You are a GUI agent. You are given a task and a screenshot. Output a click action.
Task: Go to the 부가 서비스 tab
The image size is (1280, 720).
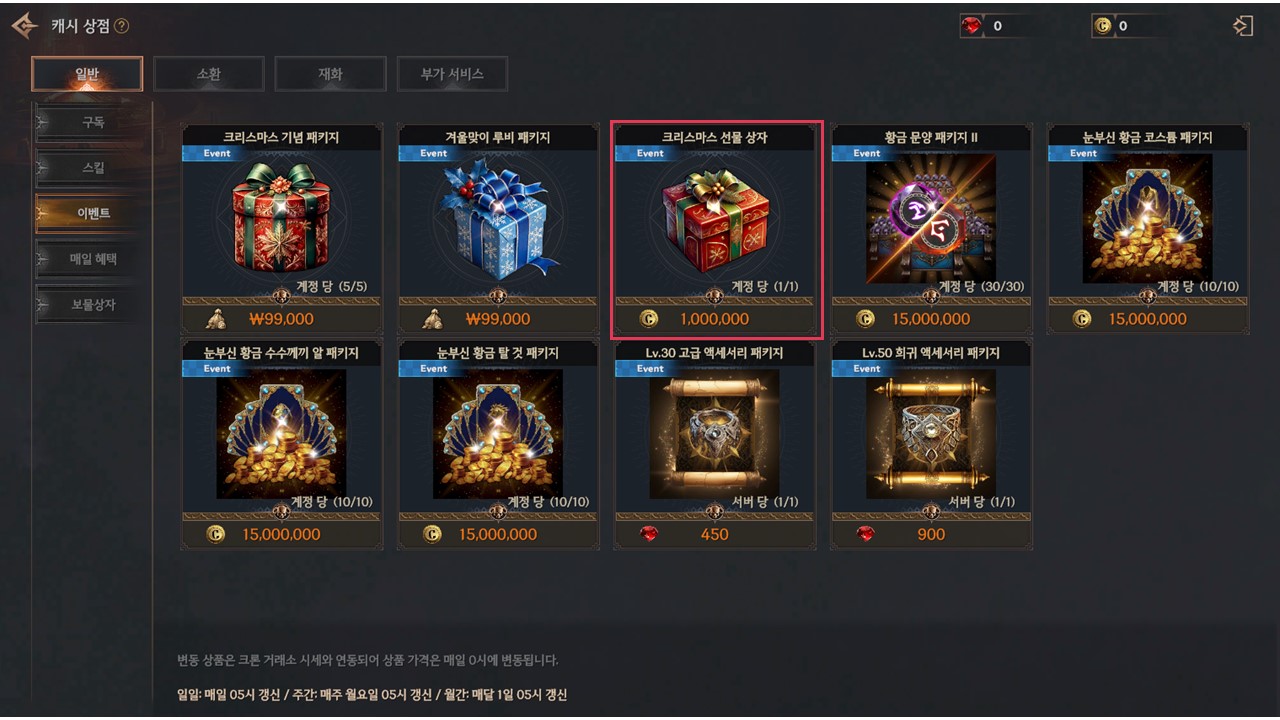452,74
